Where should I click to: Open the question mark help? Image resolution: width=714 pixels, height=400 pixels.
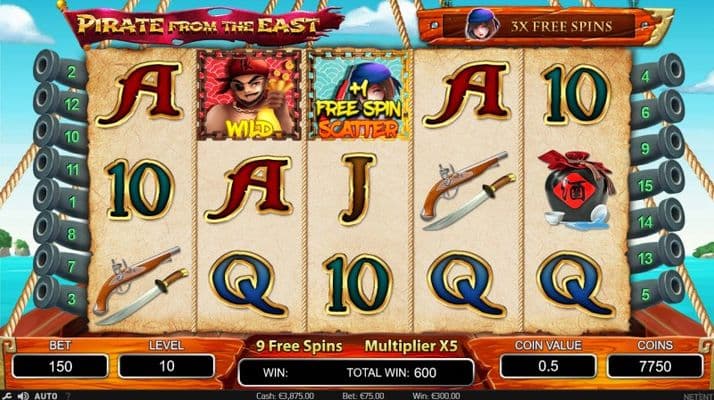pyautogui.click(x=68, y=395)
